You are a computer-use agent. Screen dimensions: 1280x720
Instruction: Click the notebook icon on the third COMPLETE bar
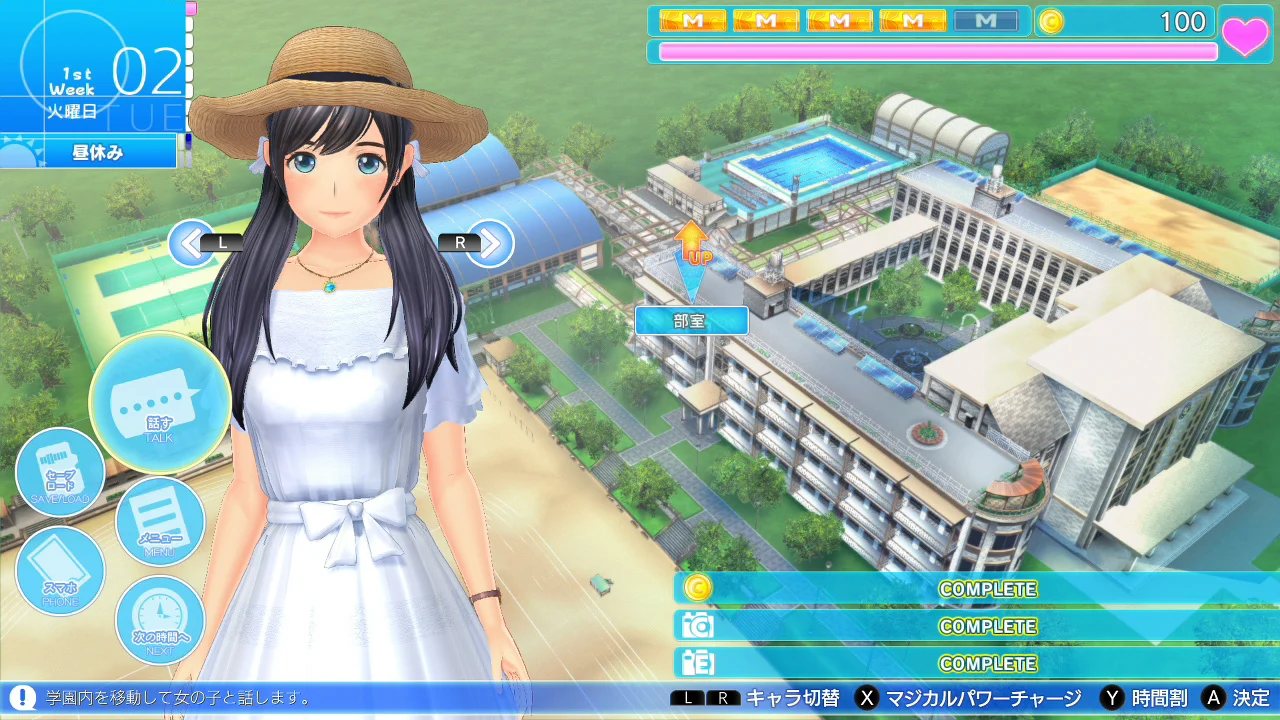697,662
